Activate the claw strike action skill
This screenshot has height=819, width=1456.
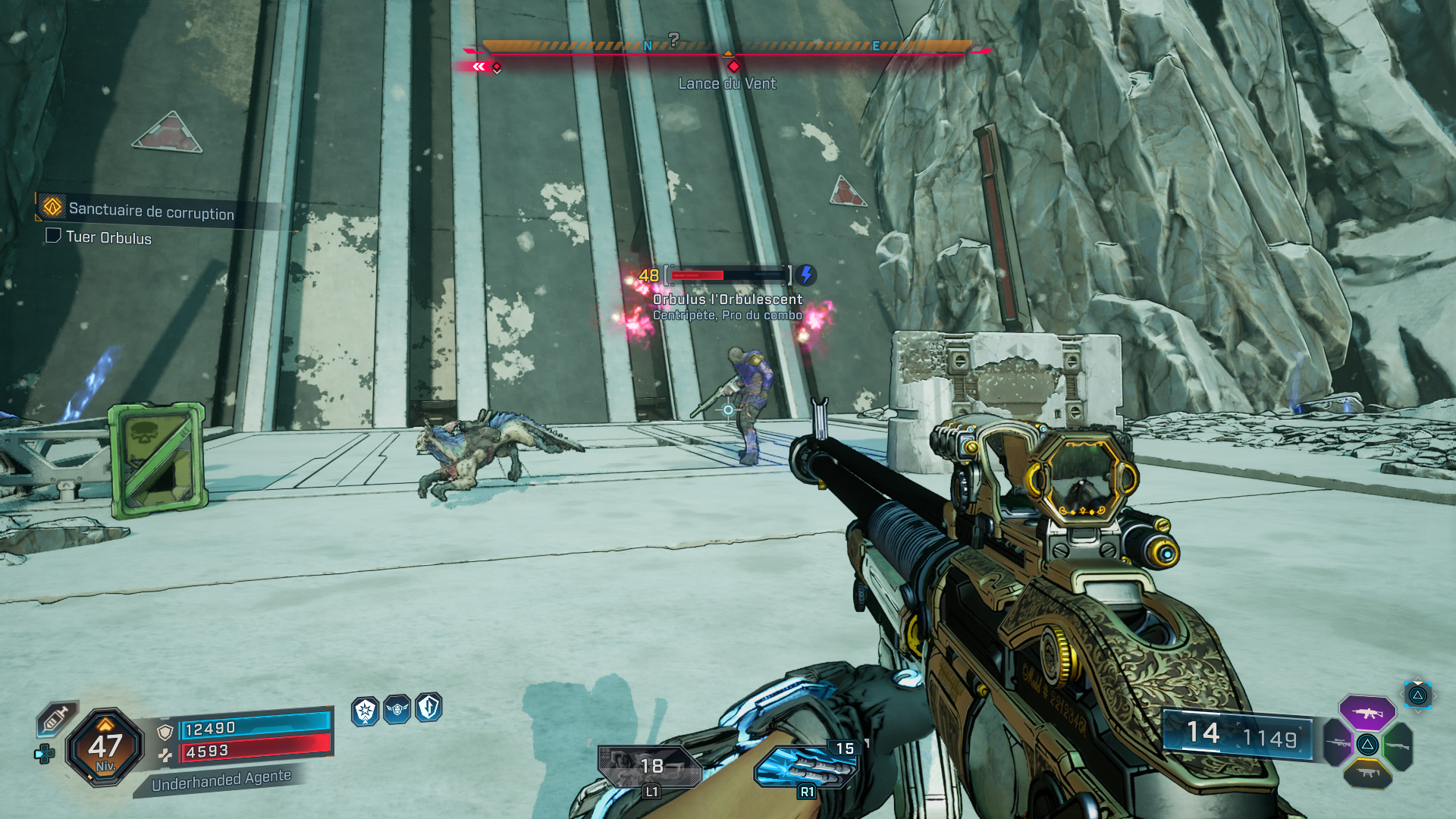(806, 767)
